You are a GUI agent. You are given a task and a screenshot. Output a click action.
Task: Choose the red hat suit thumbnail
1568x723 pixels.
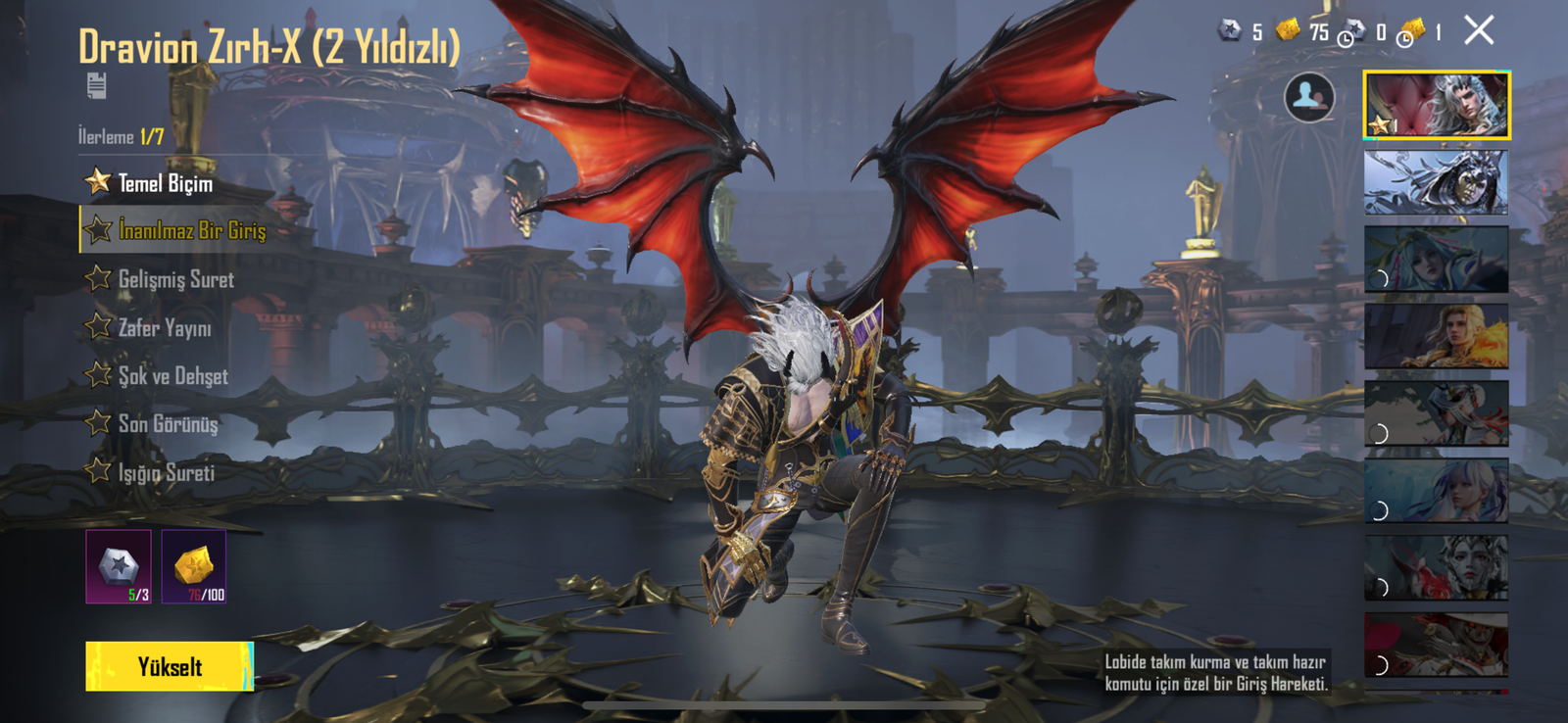[1437, 646]
